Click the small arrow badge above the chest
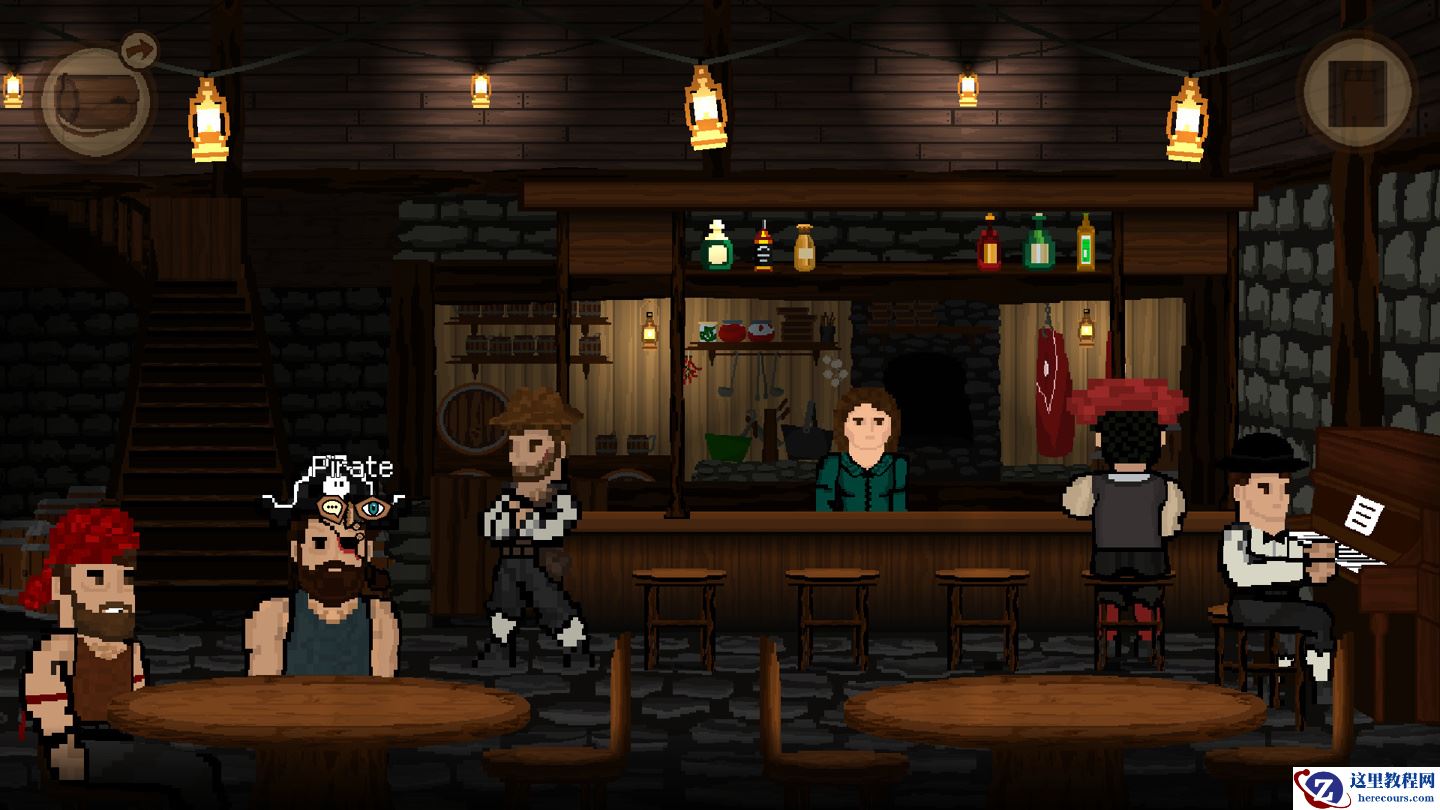Screen dimensions: 1440x810 (x=139, y=48)
